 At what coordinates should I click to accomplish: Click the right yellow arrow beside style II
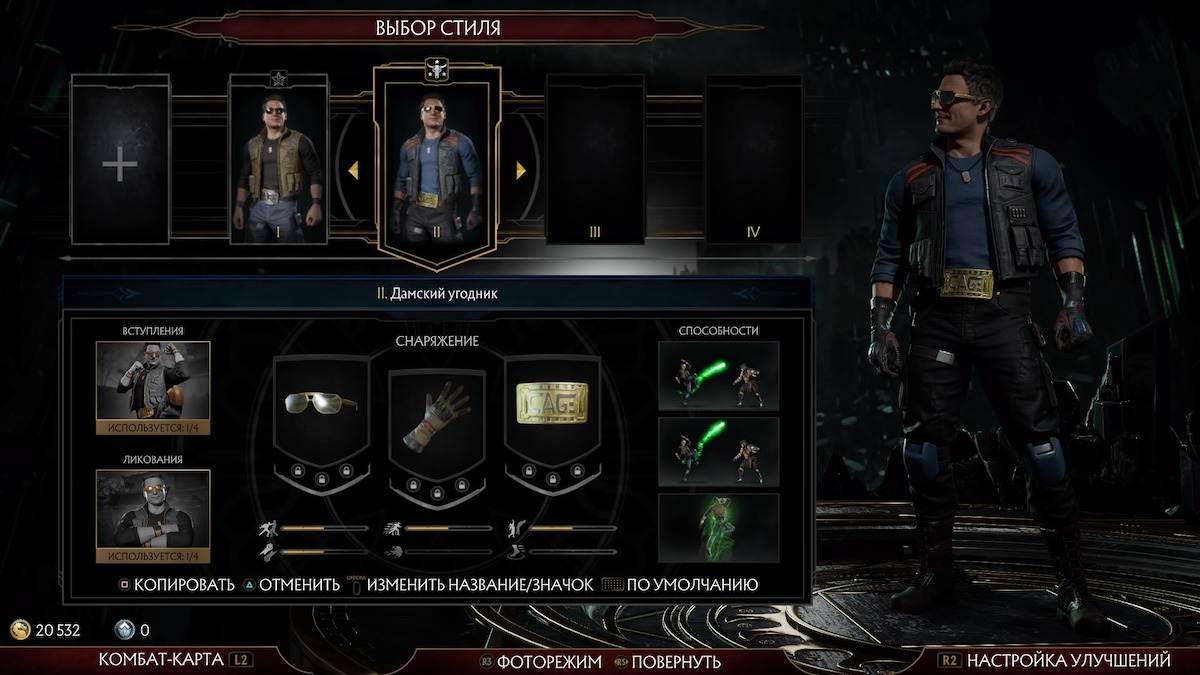pos(520,171)
